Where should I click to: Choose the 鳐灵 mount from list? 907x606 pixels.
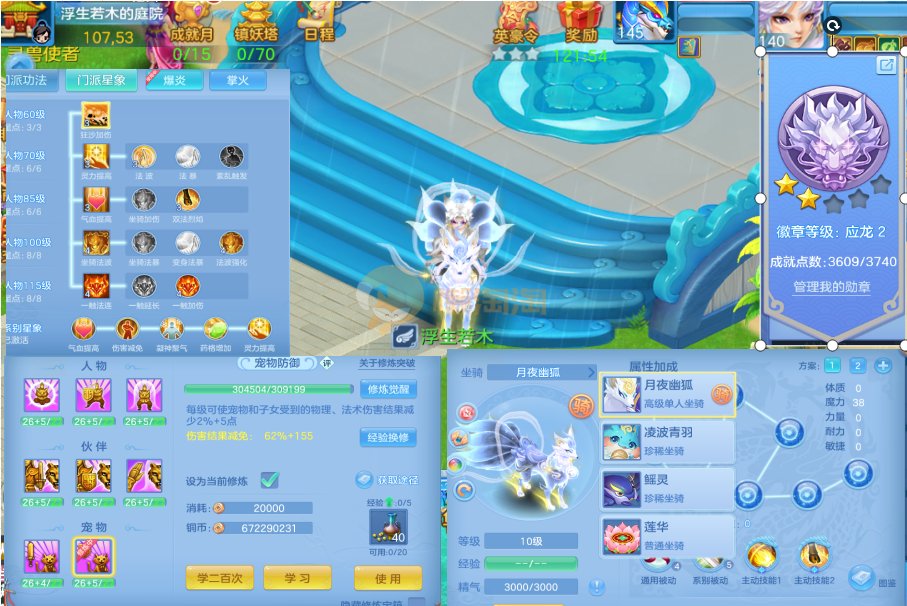(x=667, y=489)
